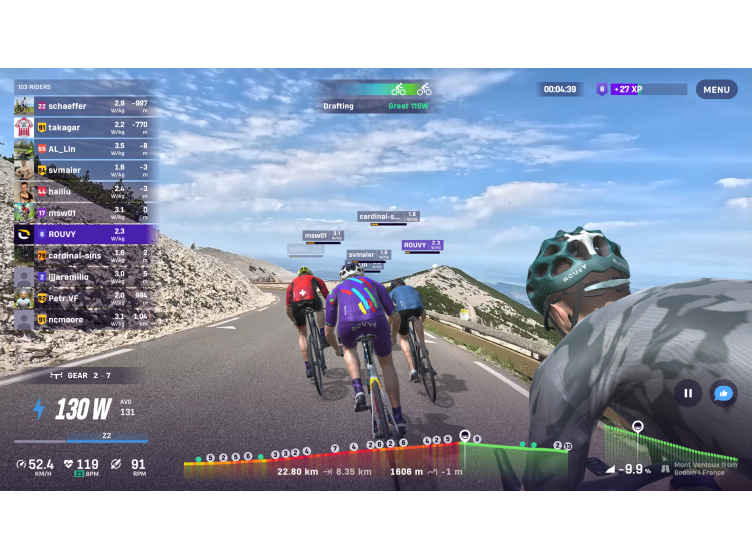The height and width of the screenshot is (560, 752).
Task: Open the MENU button
Action: 716,89
